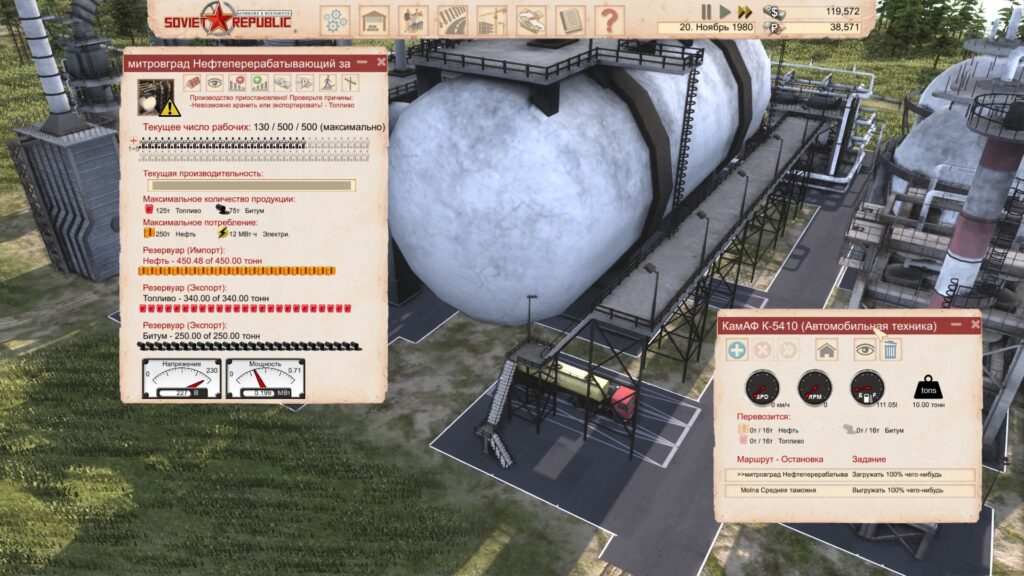Open the gears settings menu in toolbar
Image resolution: width=1024 pixels, height=576 pixels.
(335, 20)
